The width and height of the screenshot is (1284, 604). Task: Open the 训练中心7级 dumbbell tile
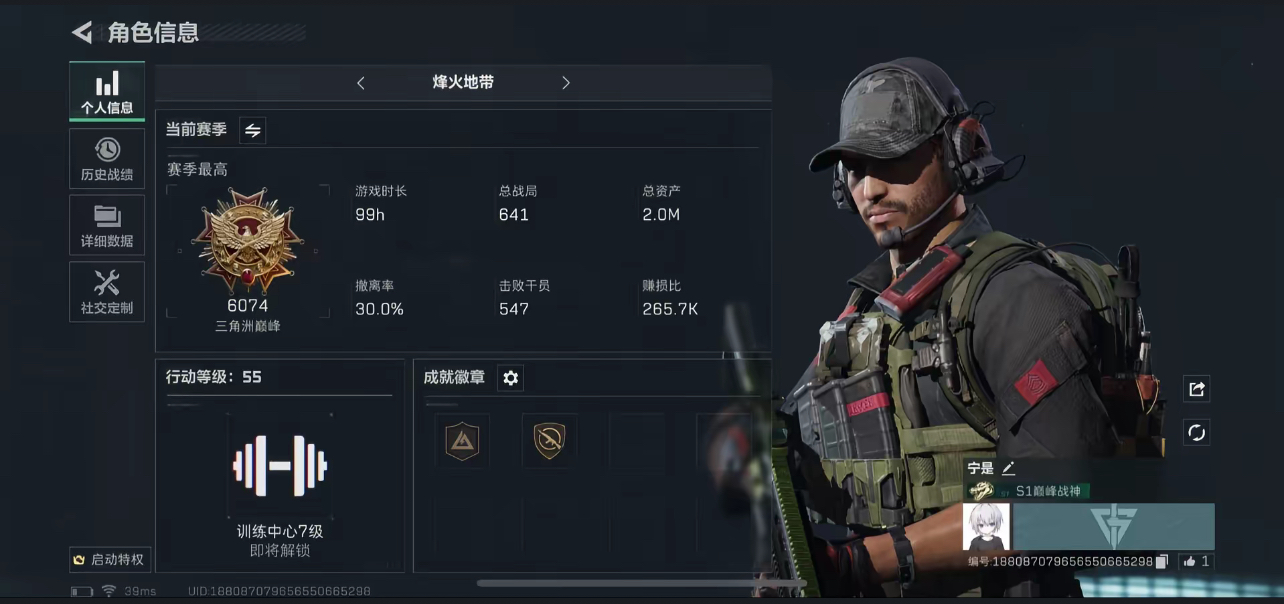280,465
